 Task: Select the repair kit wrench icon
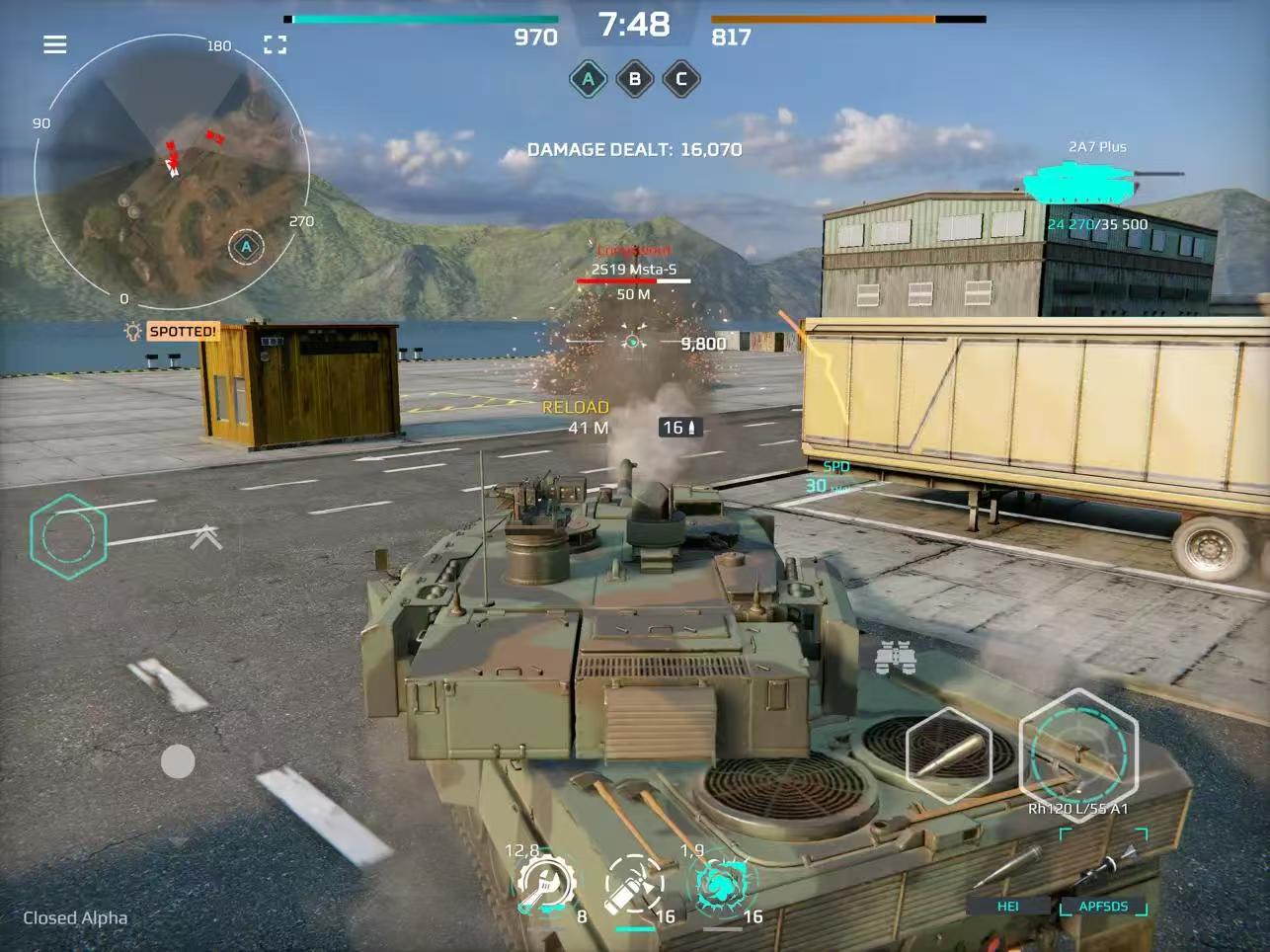544,886
